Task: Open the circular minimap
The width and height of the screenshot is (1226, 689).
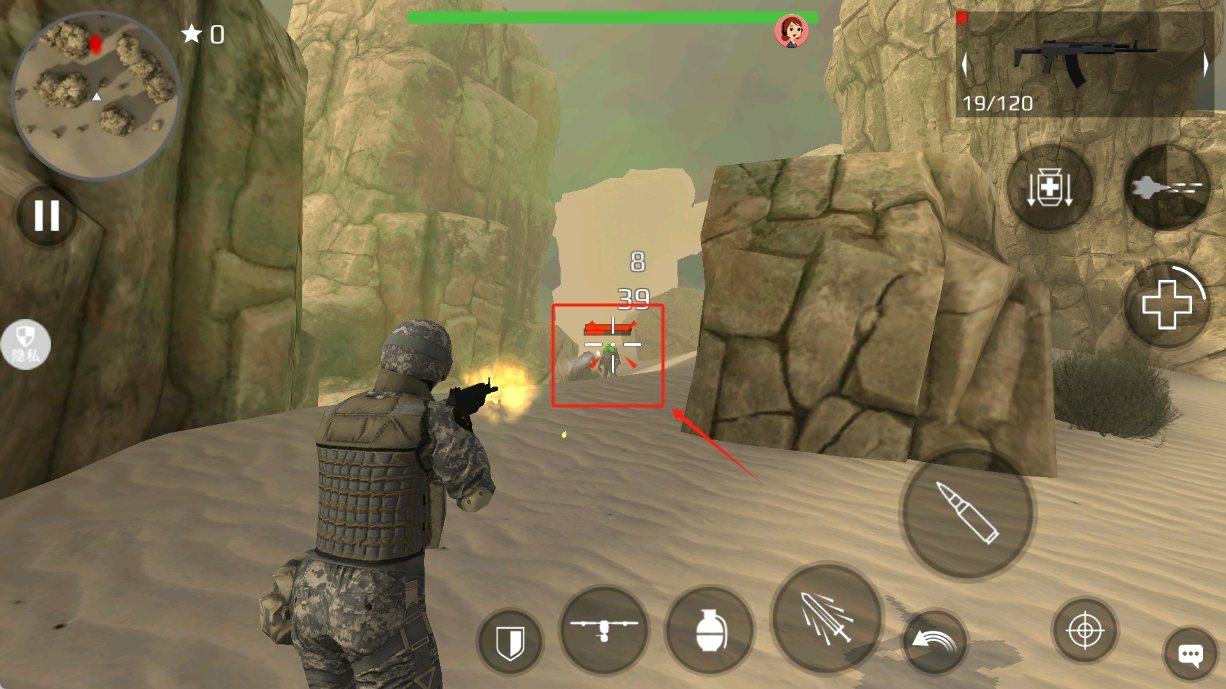Action: (96, 95)
